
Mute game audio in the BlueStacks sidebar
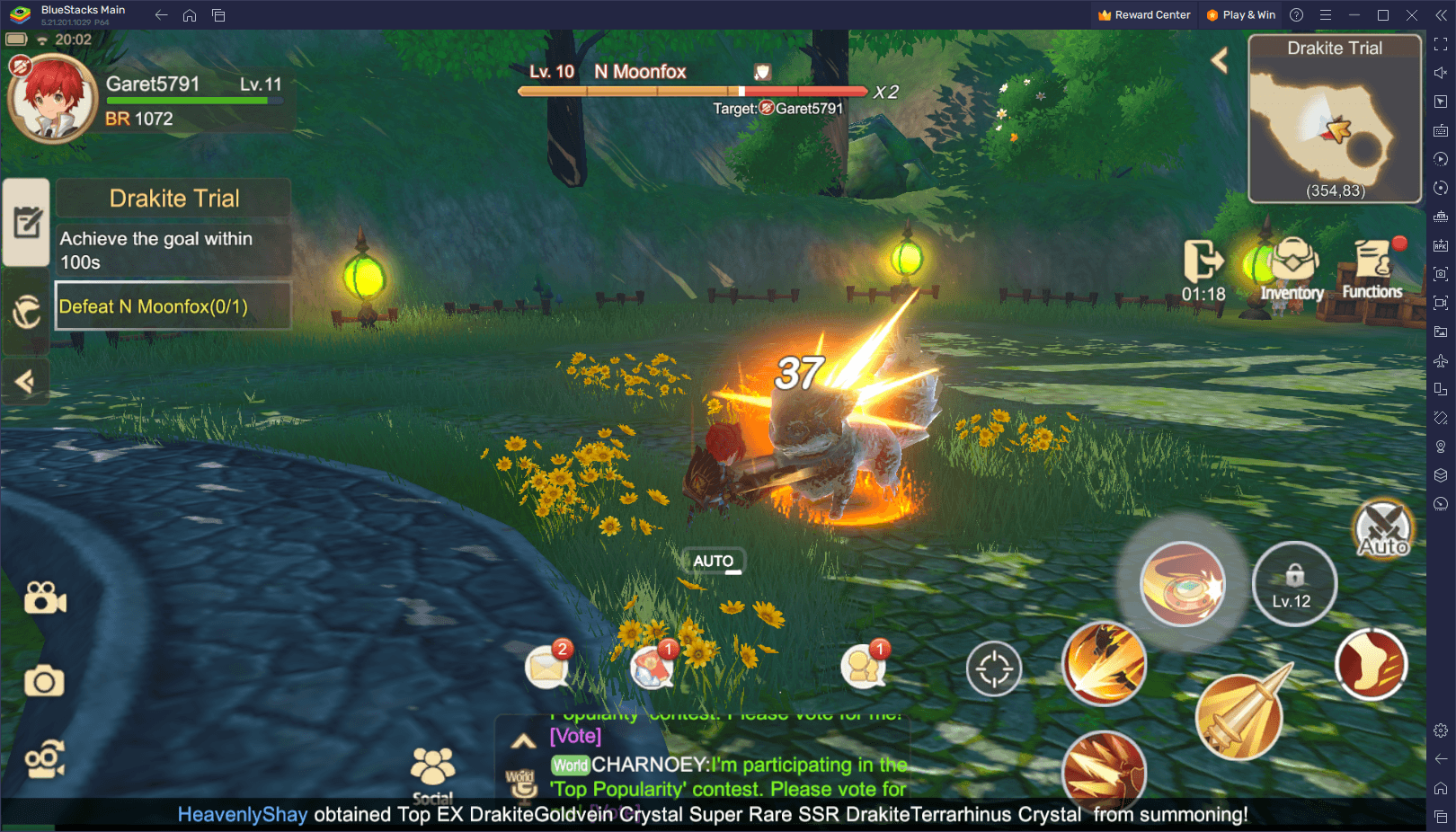(x=1439, y=73)
